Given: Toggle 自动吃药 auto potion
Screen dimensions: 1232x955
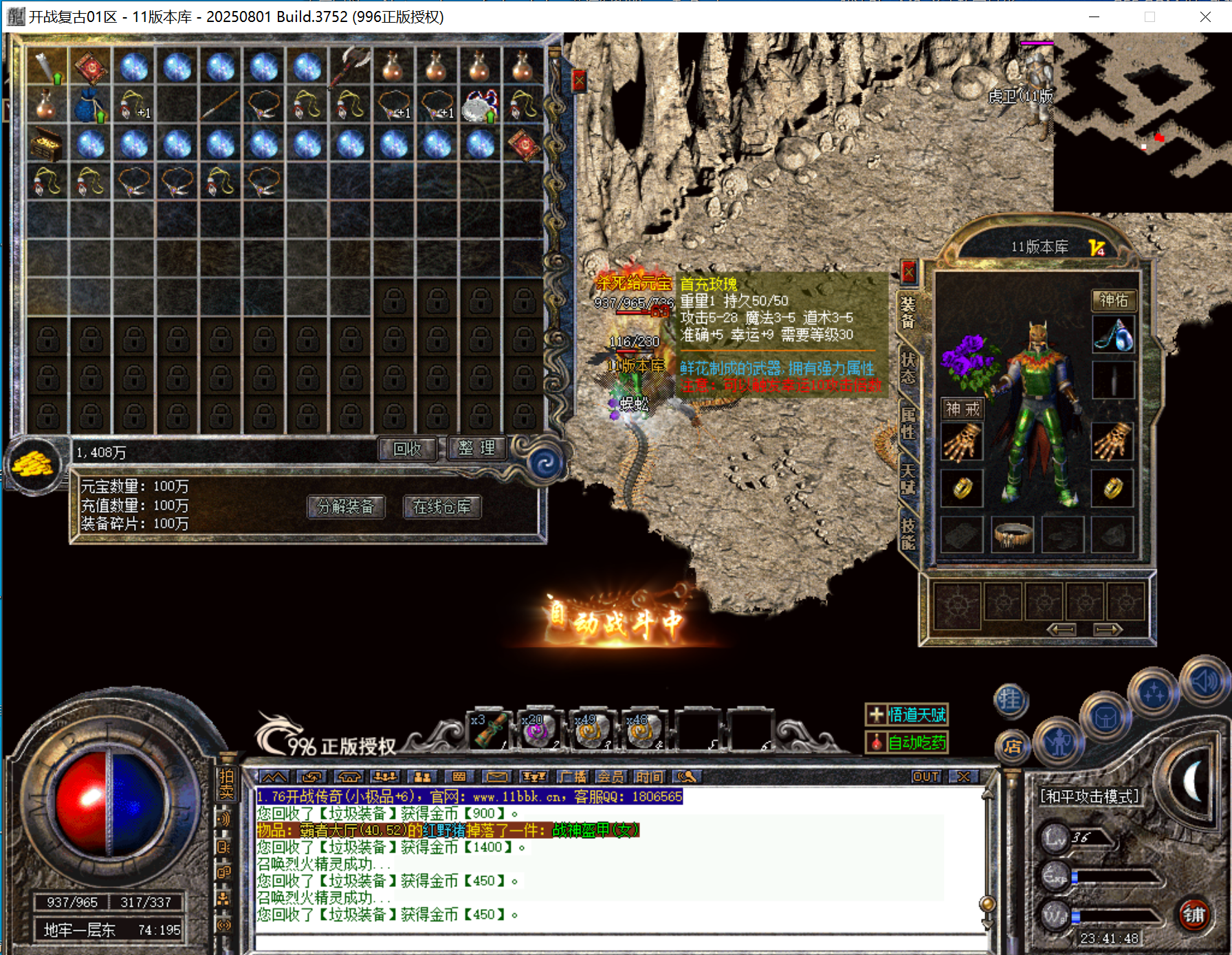Looking at the screenshot, I should 907,743.
